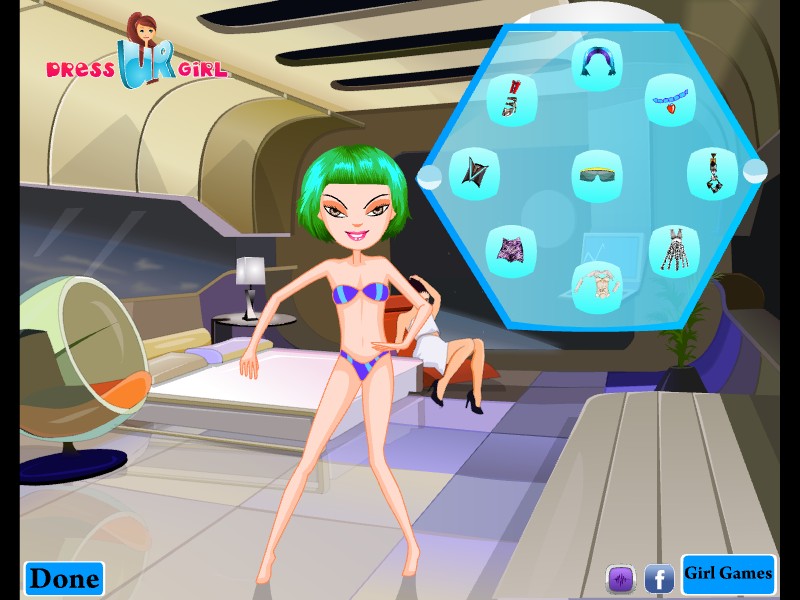Open the Facebook share icon
Viewport: 800px width, 600px height.
(x=658, y=578)
